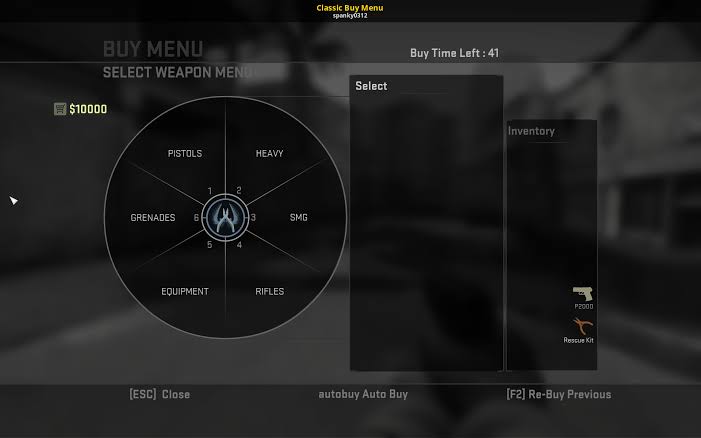Activate Auto Buy
This screenshot has height=438, width=701.
[x=363, y=395]
